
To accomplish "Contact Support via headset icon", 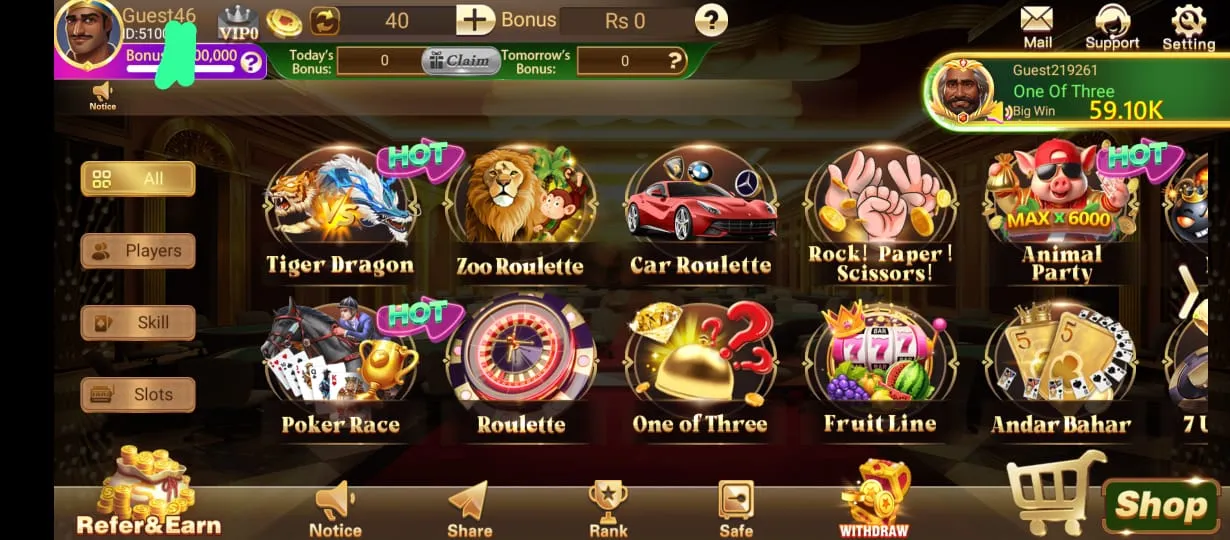I will [x=1112, y=26].
